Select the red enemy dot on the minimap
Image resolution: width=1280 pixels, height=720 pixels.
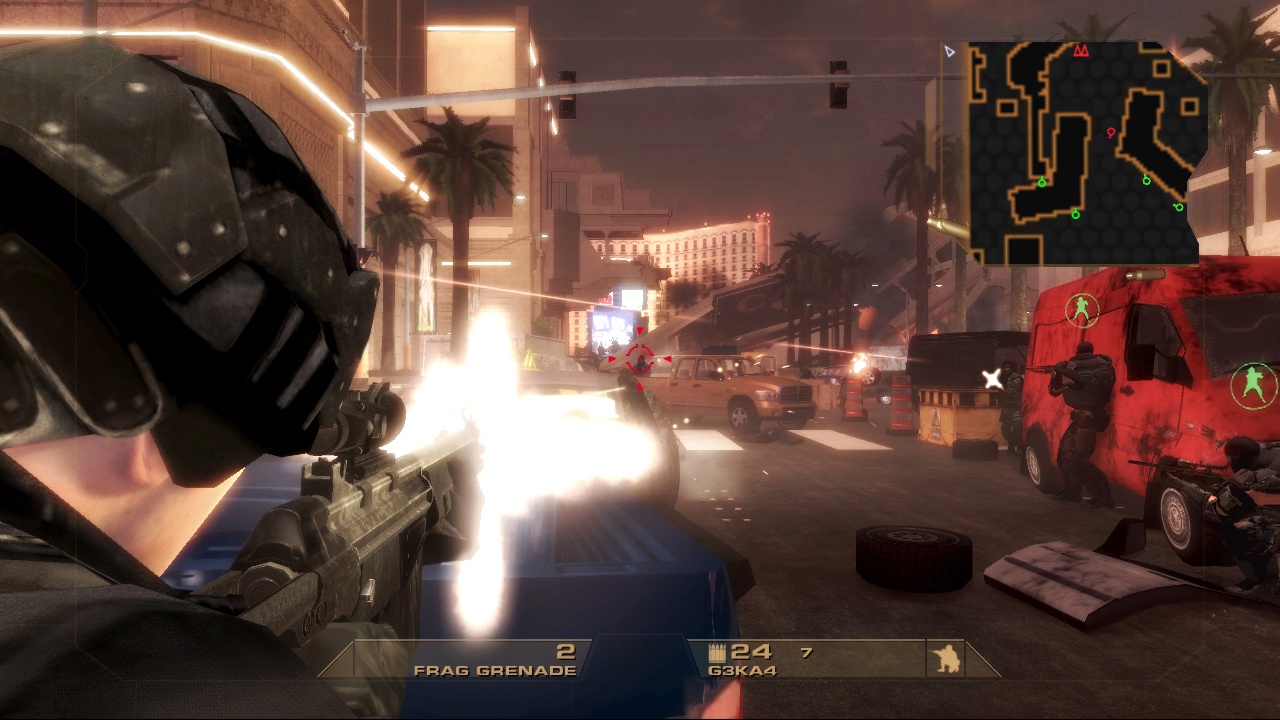coord(1110,133)
